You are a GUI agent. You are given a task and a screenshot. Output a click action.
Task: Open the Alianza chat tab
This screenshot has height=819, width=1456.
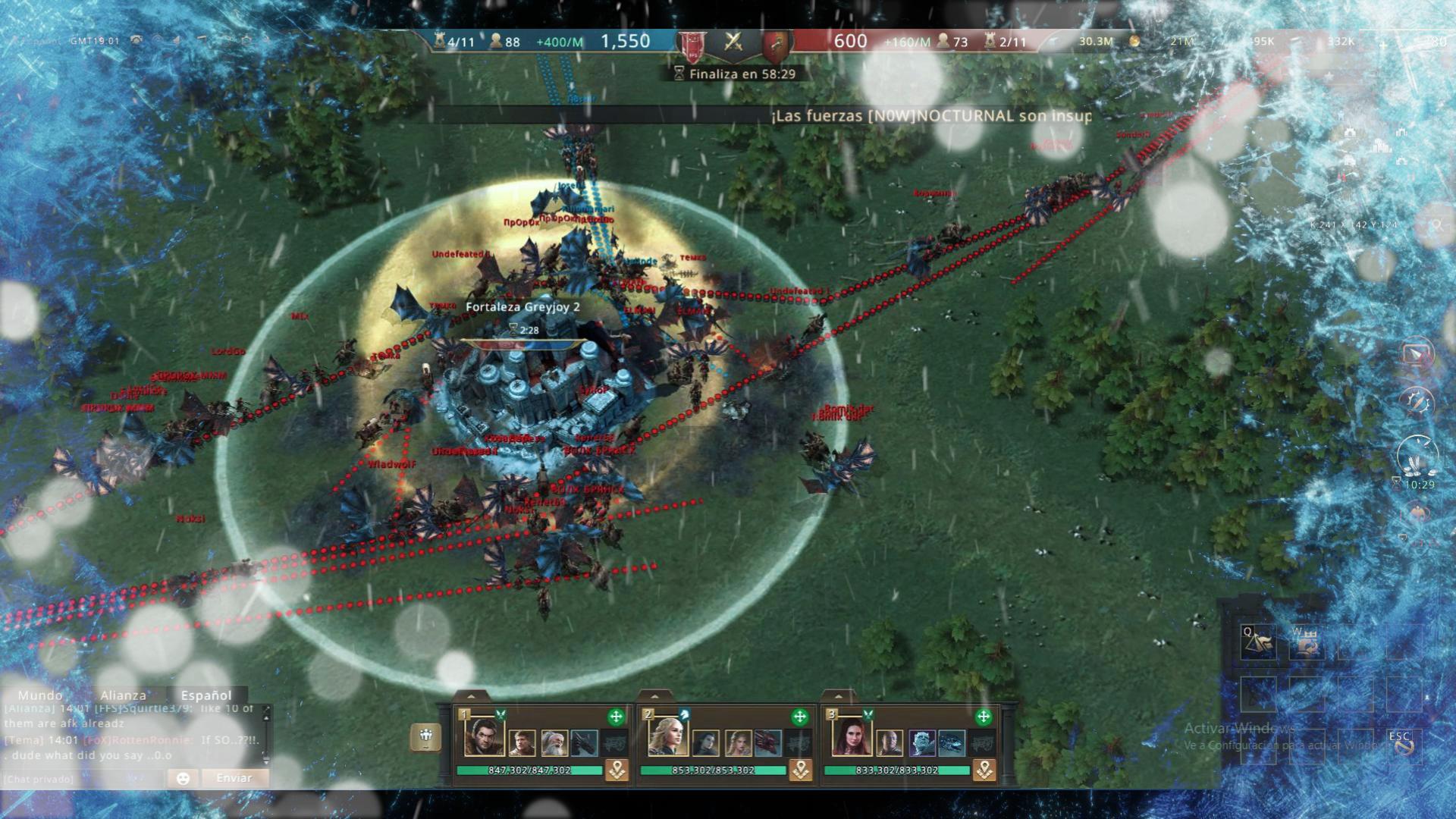(123, 695)
